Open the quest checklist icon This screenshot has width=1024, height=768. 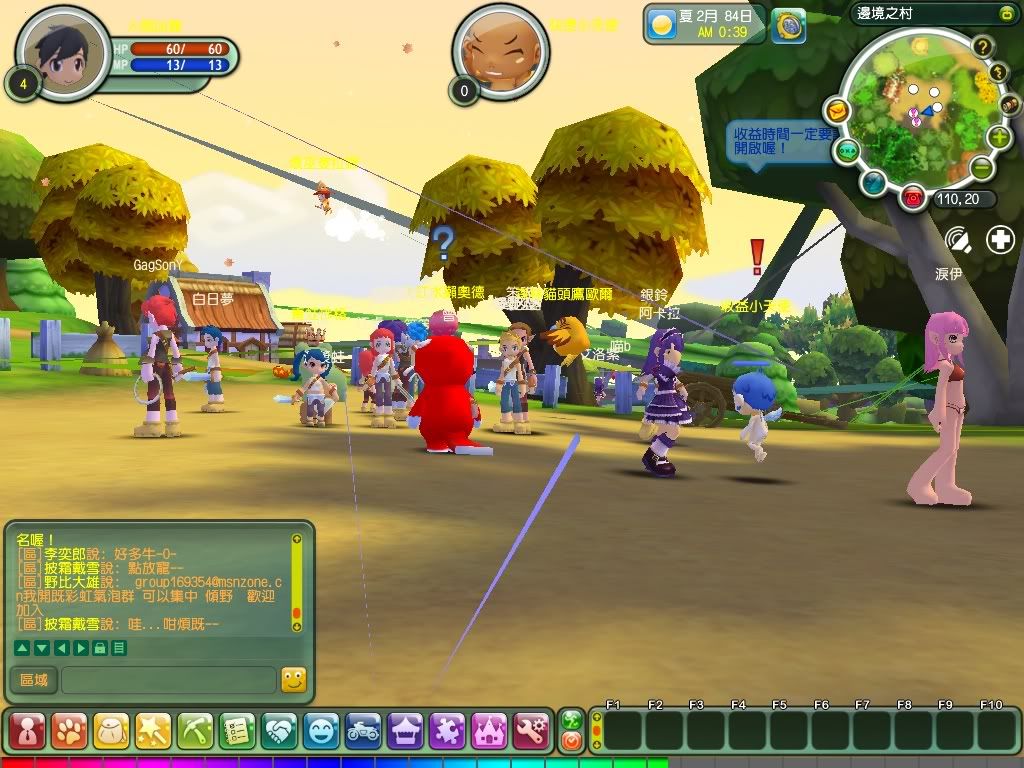pyautogui.click(x=237, y=731)
